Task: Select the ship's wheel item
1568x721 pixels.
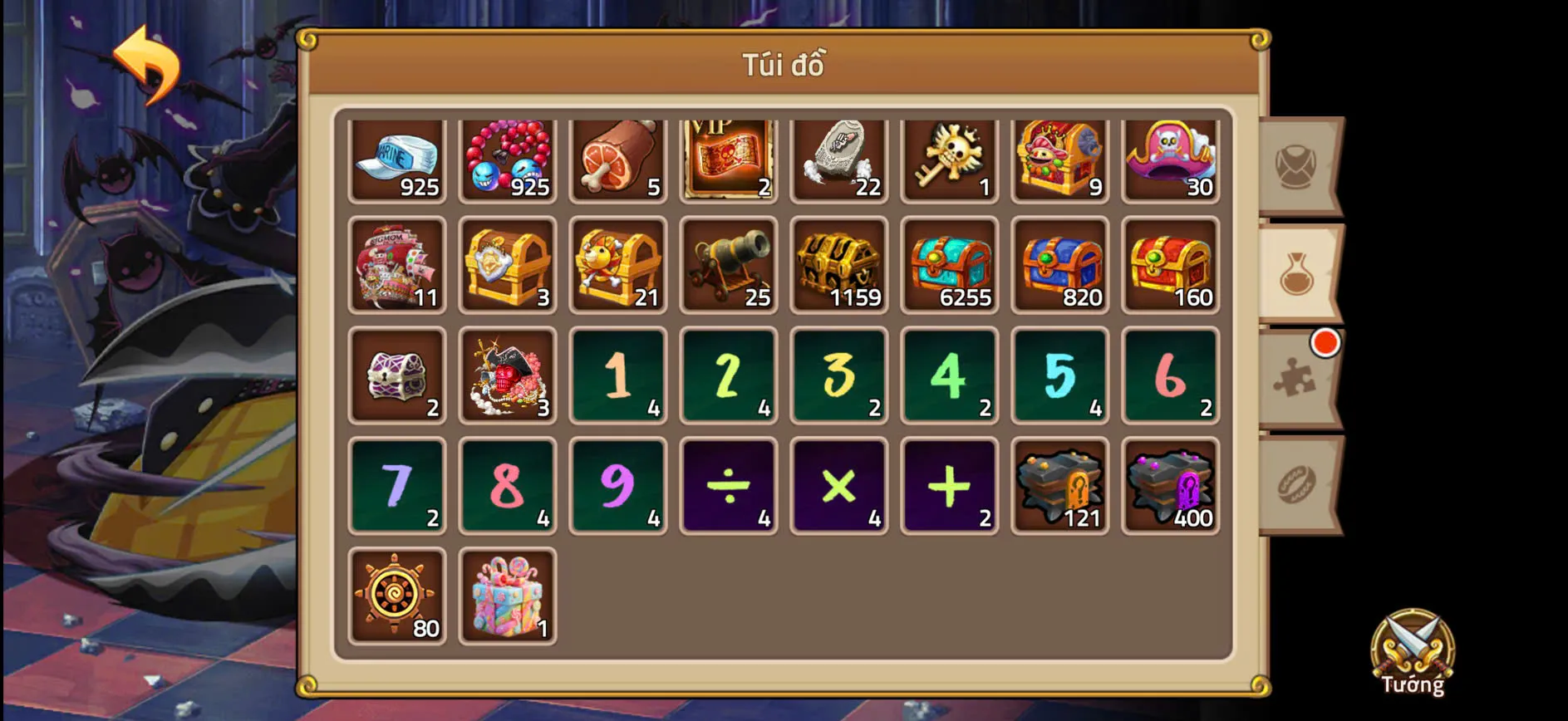Action: pyautogui.click(x=396, y=595)
